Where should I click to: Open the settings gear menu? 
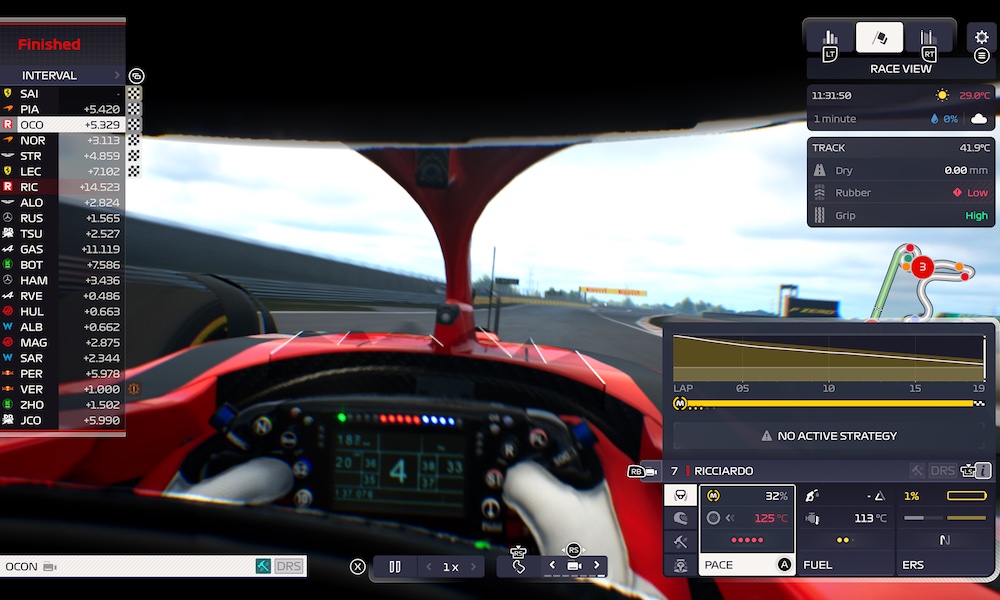coord(981,37)
